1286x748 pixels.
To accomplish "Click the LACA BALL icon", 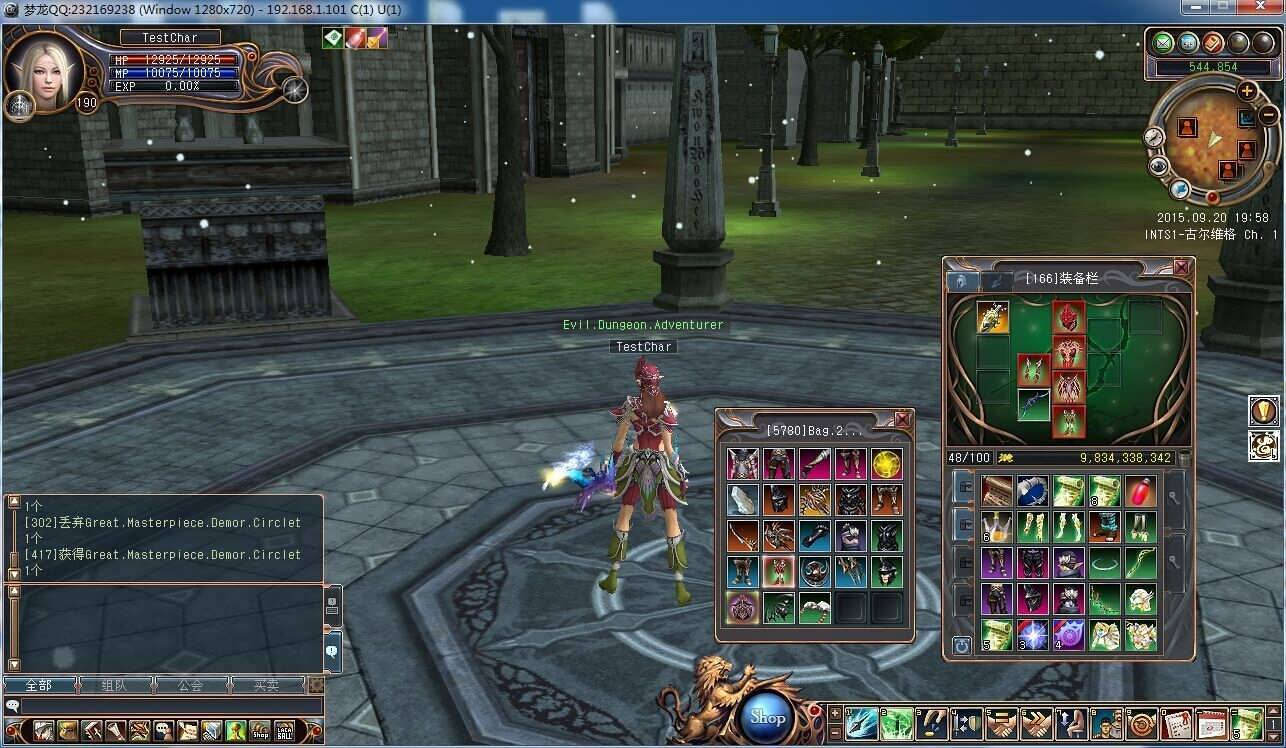I will [285, 730].
